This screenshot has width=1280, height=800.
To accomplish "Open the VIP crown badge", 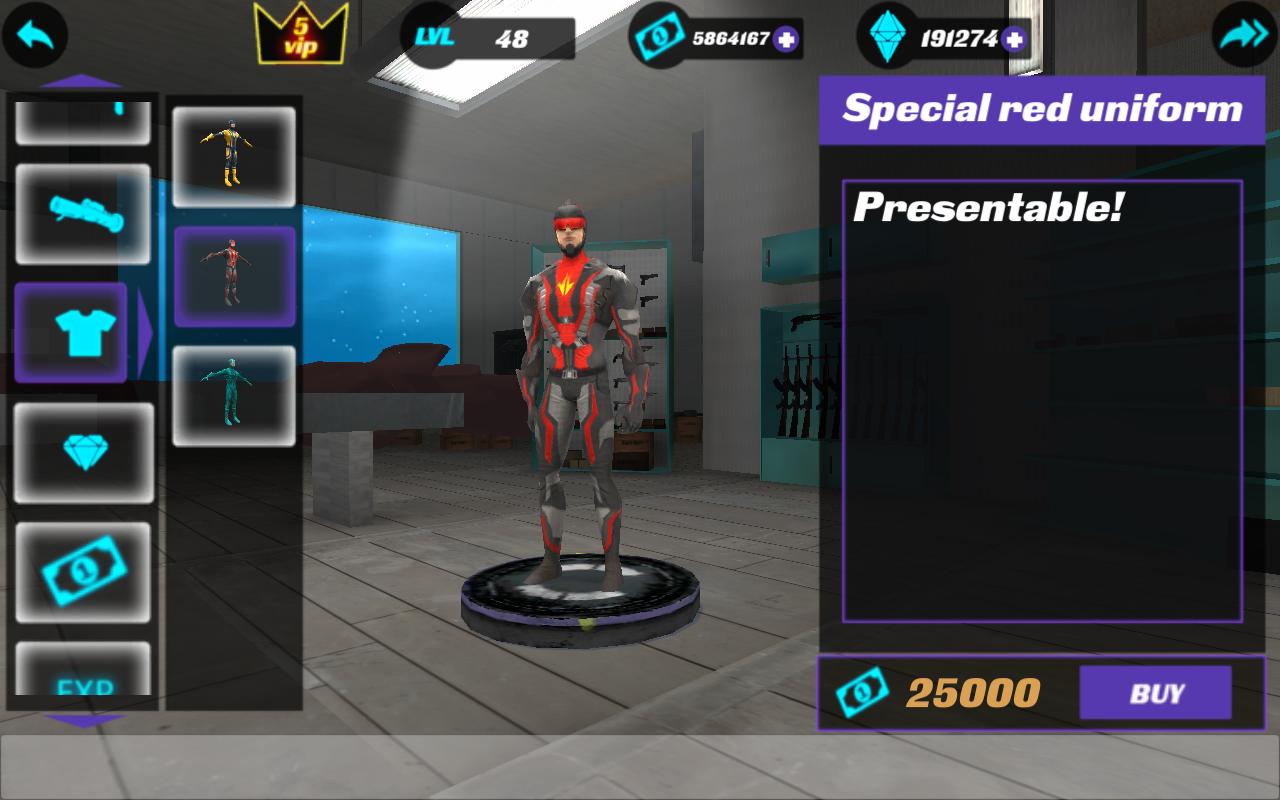I will [x=301, y=33].
